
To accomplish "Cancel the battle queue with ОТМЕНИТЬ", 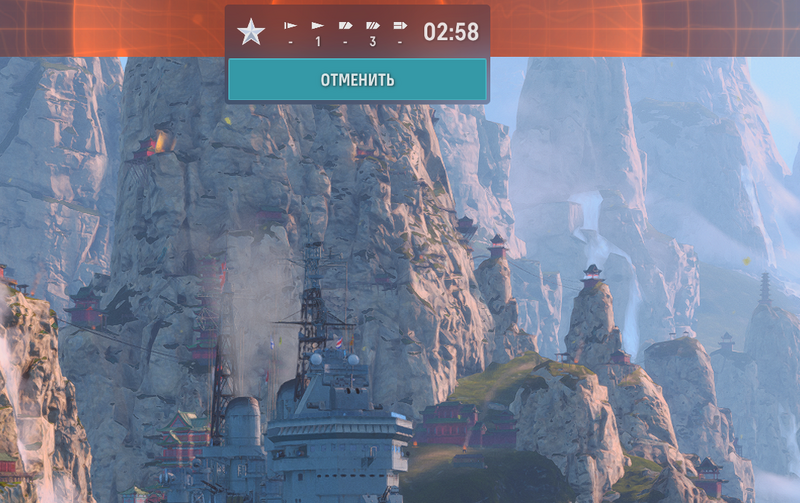I will (357, 80).
